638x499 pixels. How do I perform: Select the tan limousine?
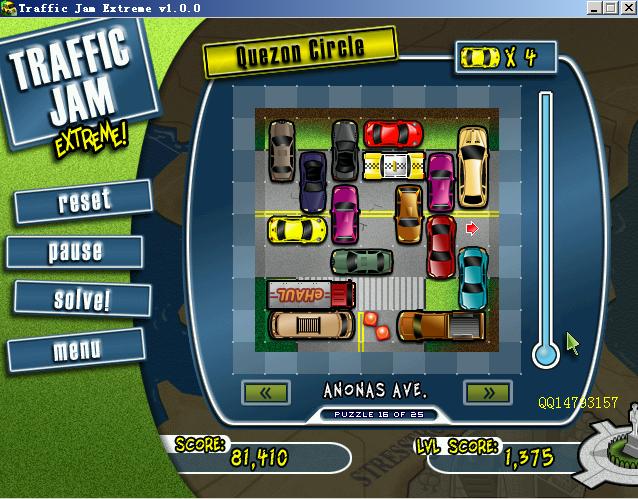[311, 325]
